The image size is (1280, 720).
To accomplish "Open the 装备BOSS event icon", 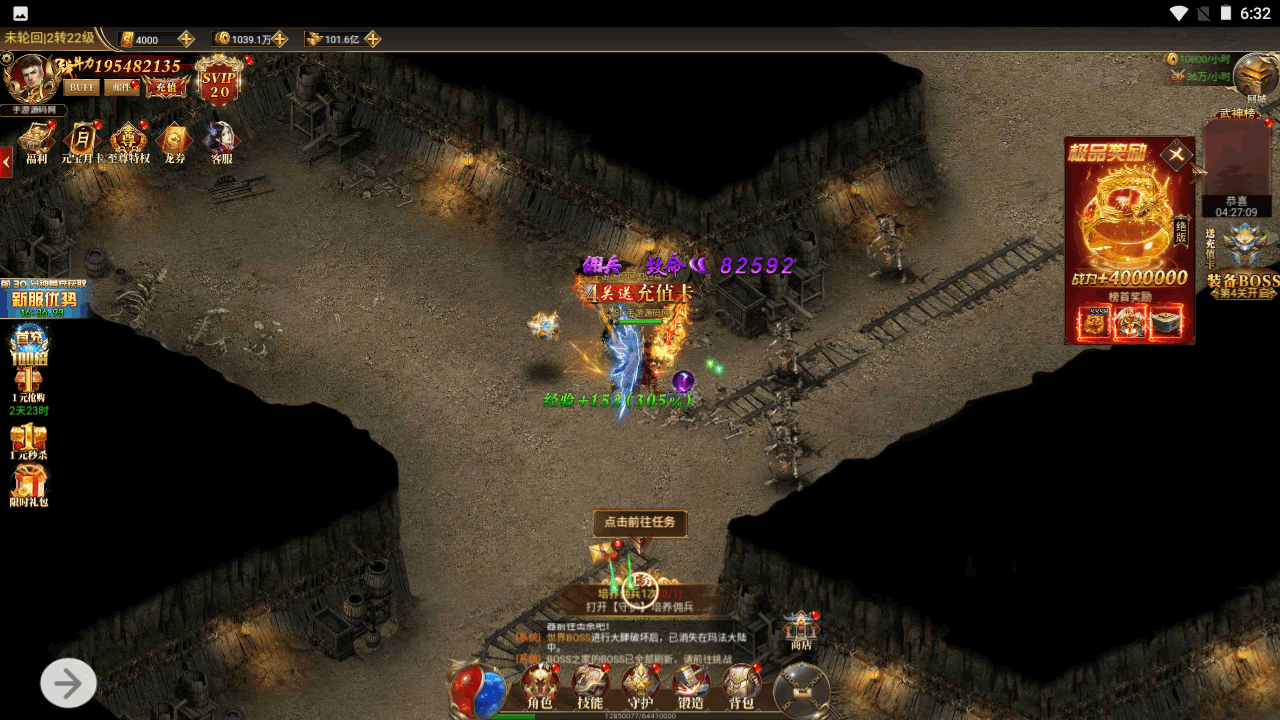I will click(1243, 260).
